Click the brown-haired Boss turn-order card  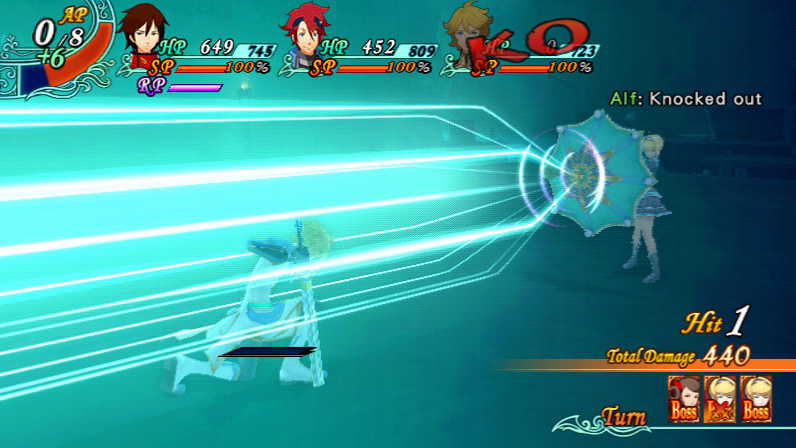tap(683, 398)
